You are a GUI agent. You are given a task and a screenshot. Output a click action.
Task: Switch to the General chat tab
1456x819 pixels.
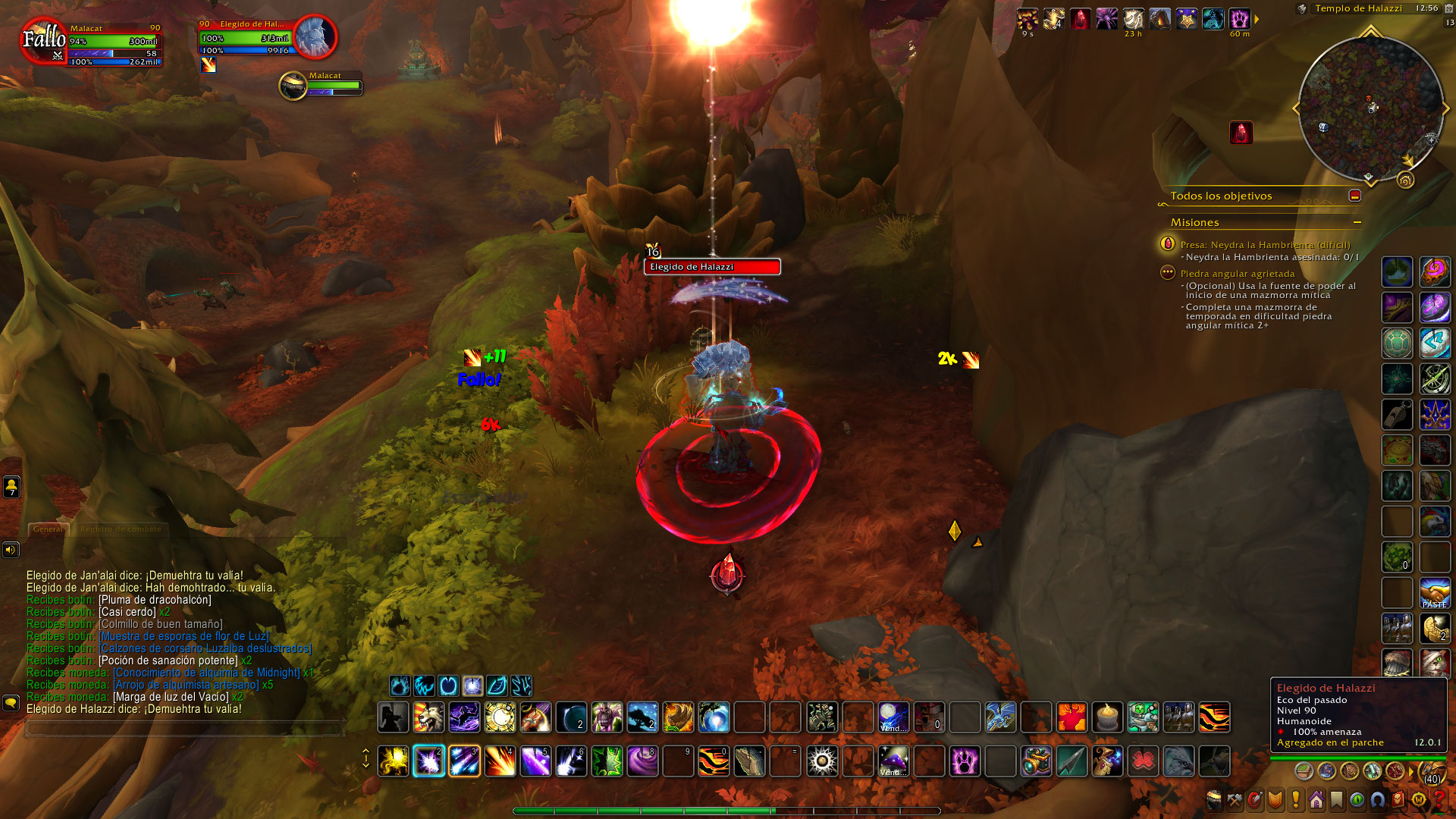[x=48, y=529]
